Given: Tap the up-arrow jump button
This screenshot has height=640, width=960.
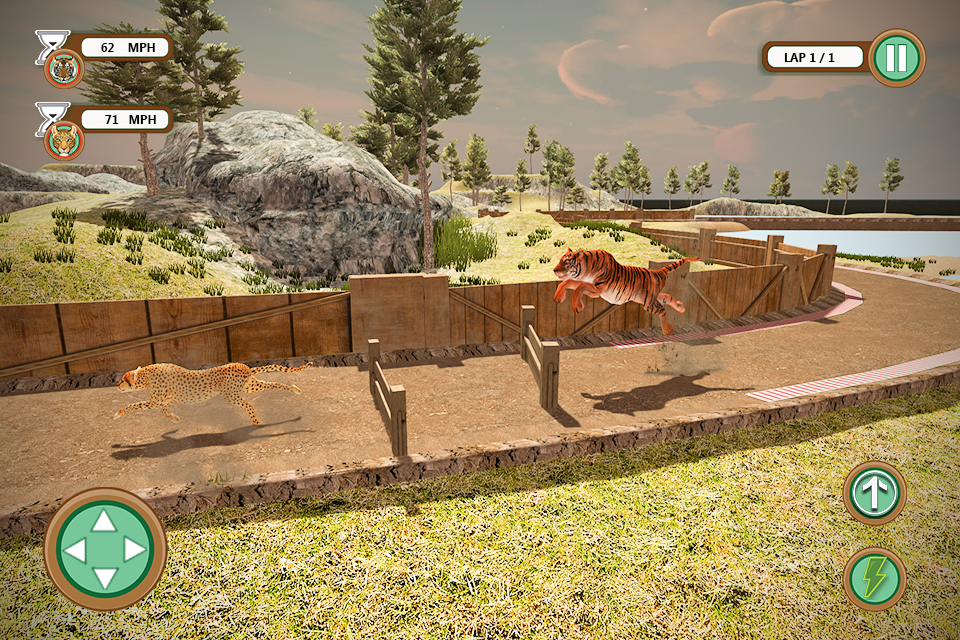Looking at the screenshot, I should (x=874, y=493).
